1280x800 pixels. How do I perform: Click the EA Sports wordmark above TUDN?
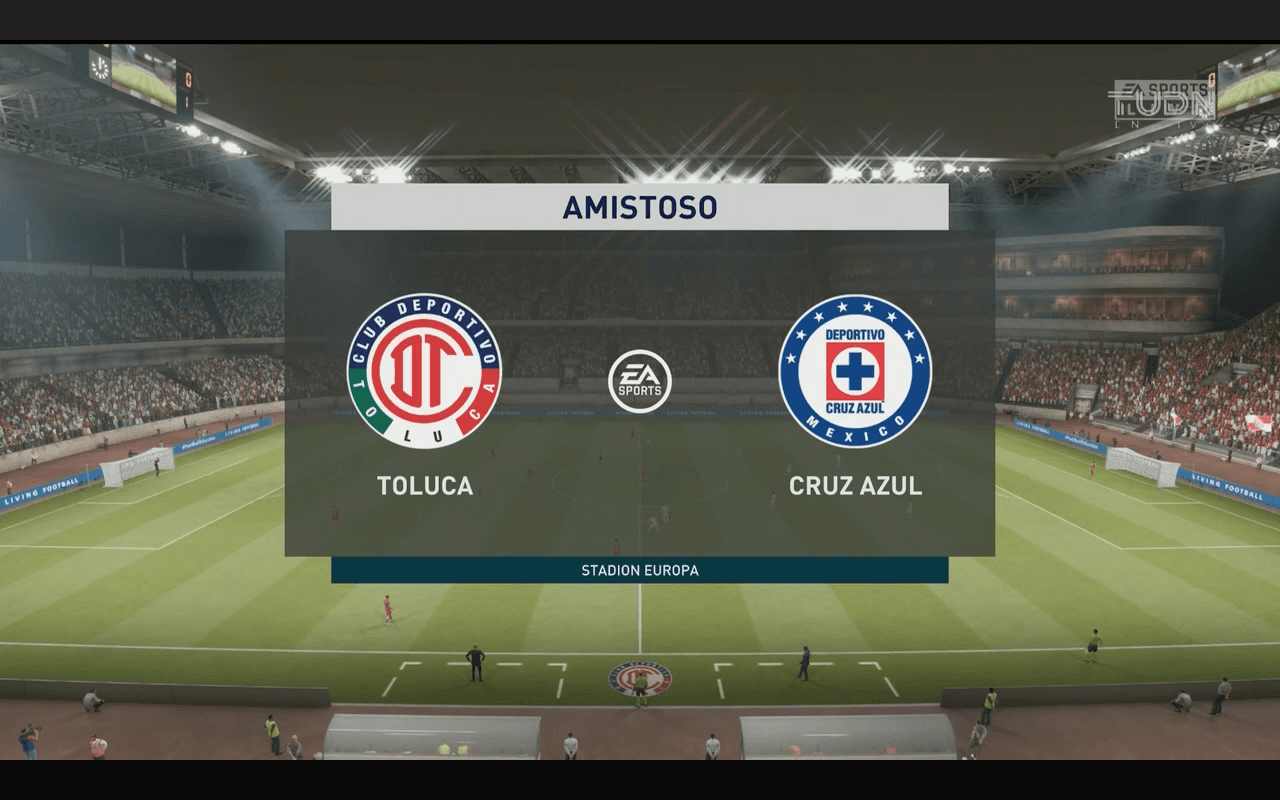coord(1165,88)
